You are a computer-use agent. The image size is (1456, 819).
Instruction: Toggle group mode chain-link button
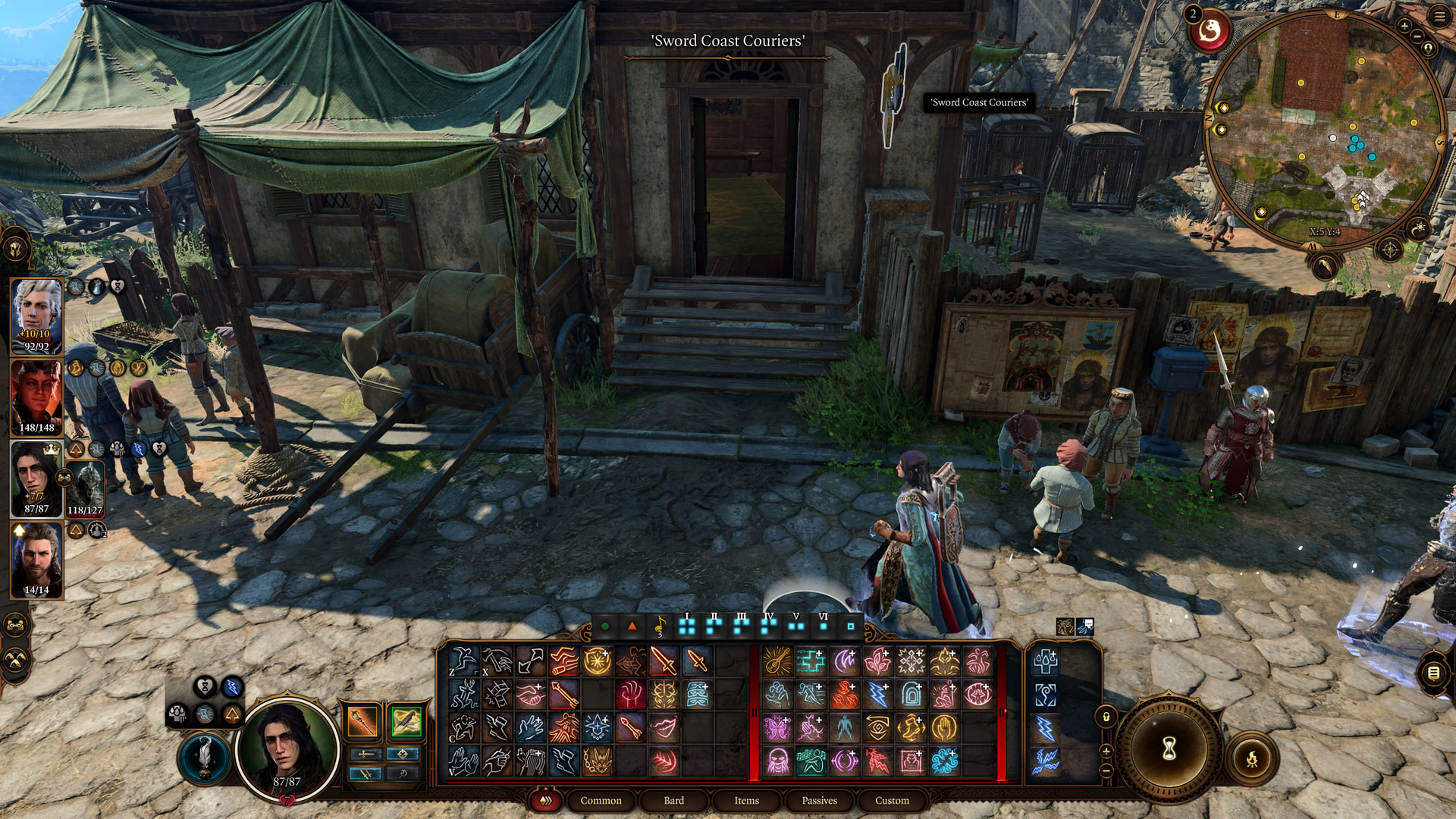[17, 625]
